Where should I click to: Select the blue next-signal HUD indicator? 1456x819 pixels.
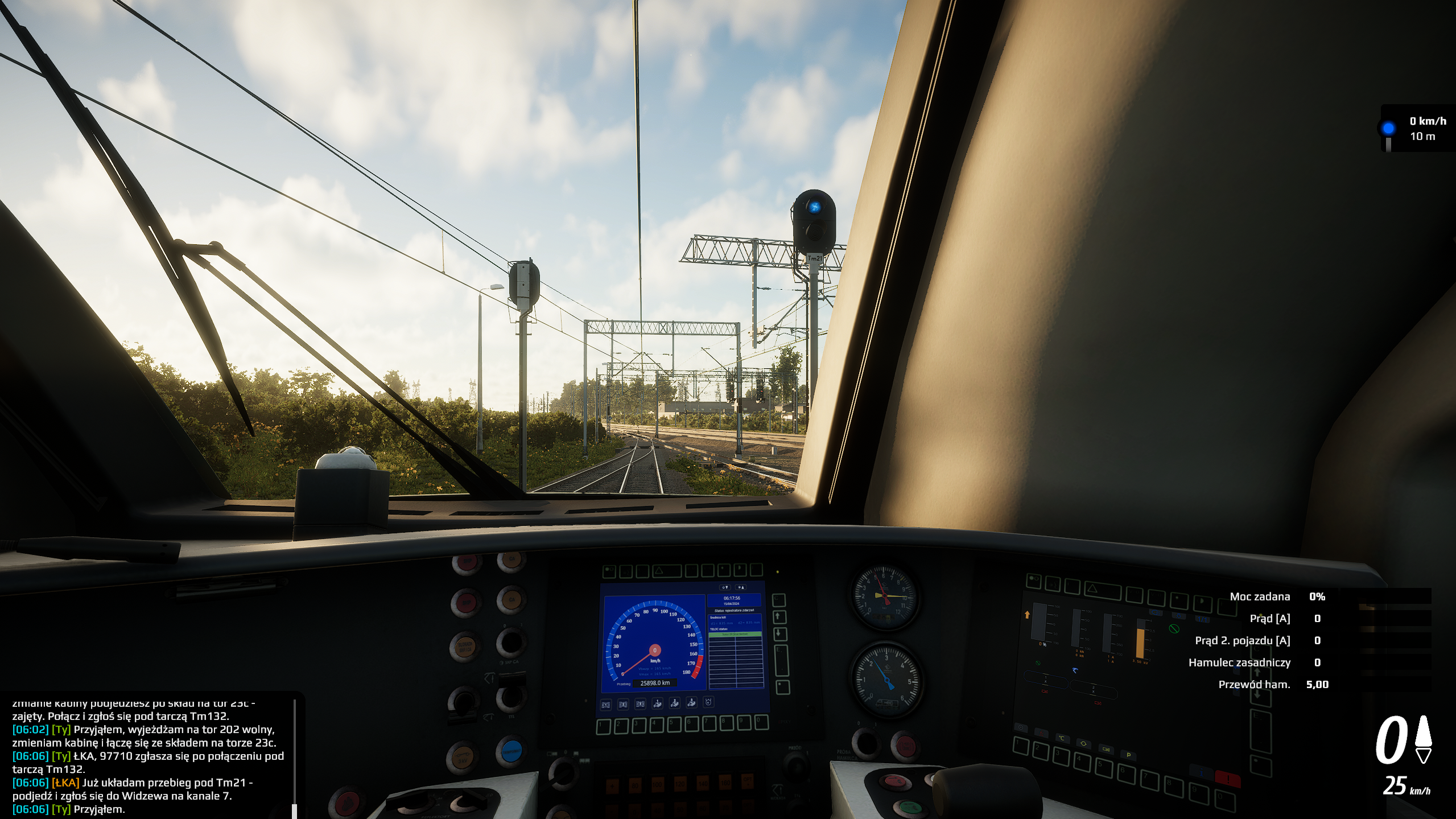1388,129
